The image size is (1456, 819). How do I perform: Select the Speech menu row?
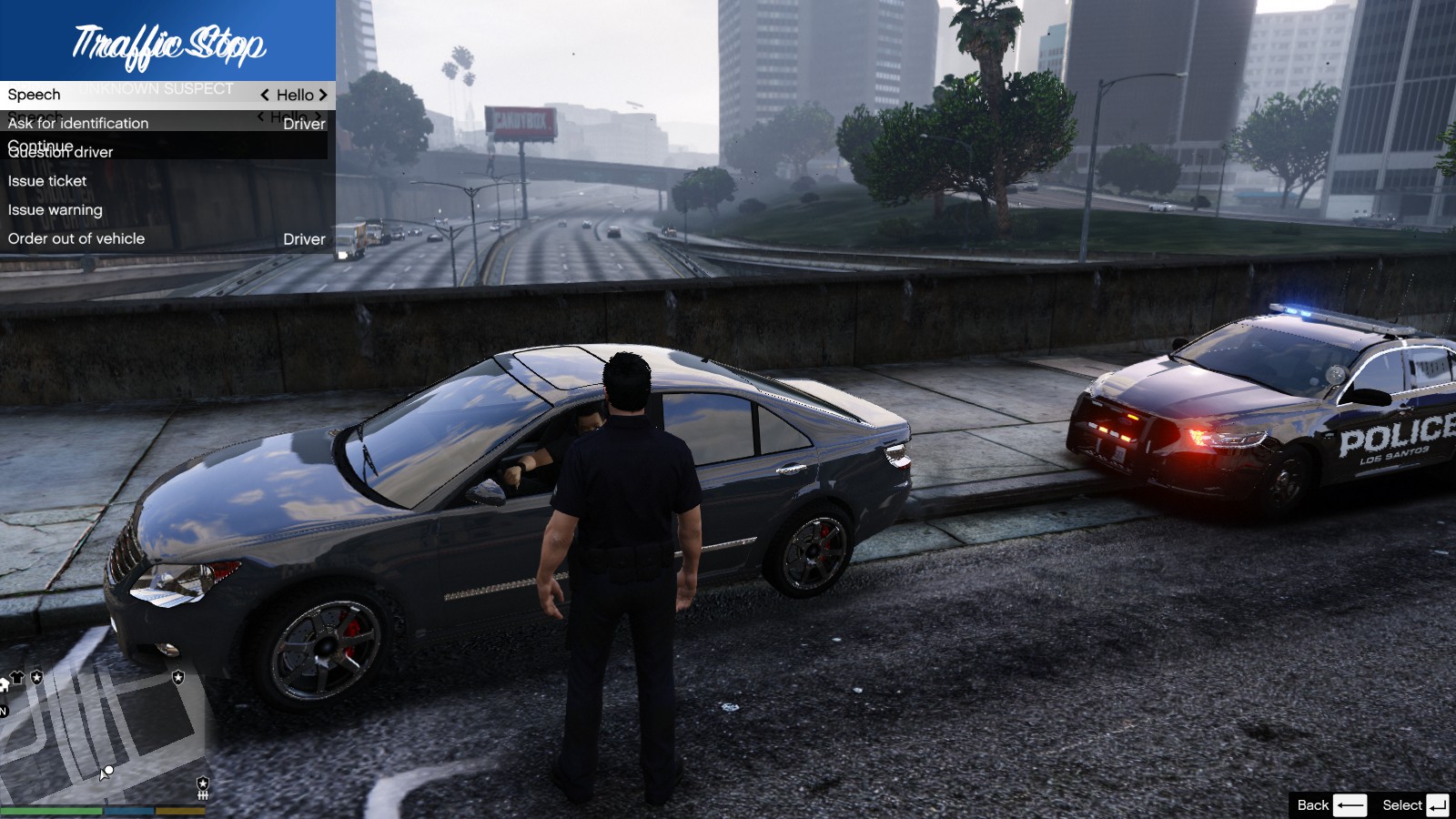35,95
